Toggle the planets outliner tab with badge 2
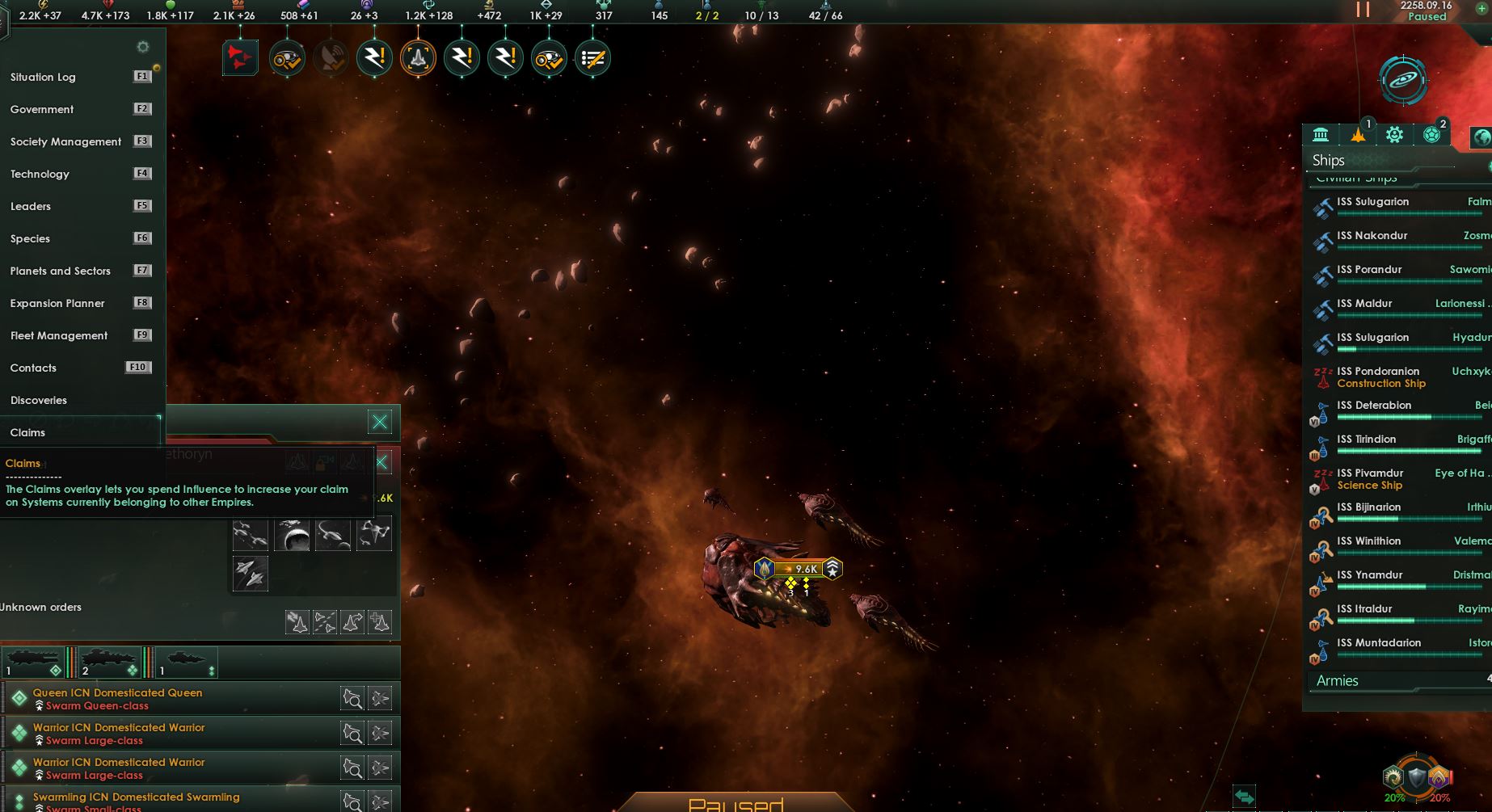The image size is (1492, 812). (1431, 134)
